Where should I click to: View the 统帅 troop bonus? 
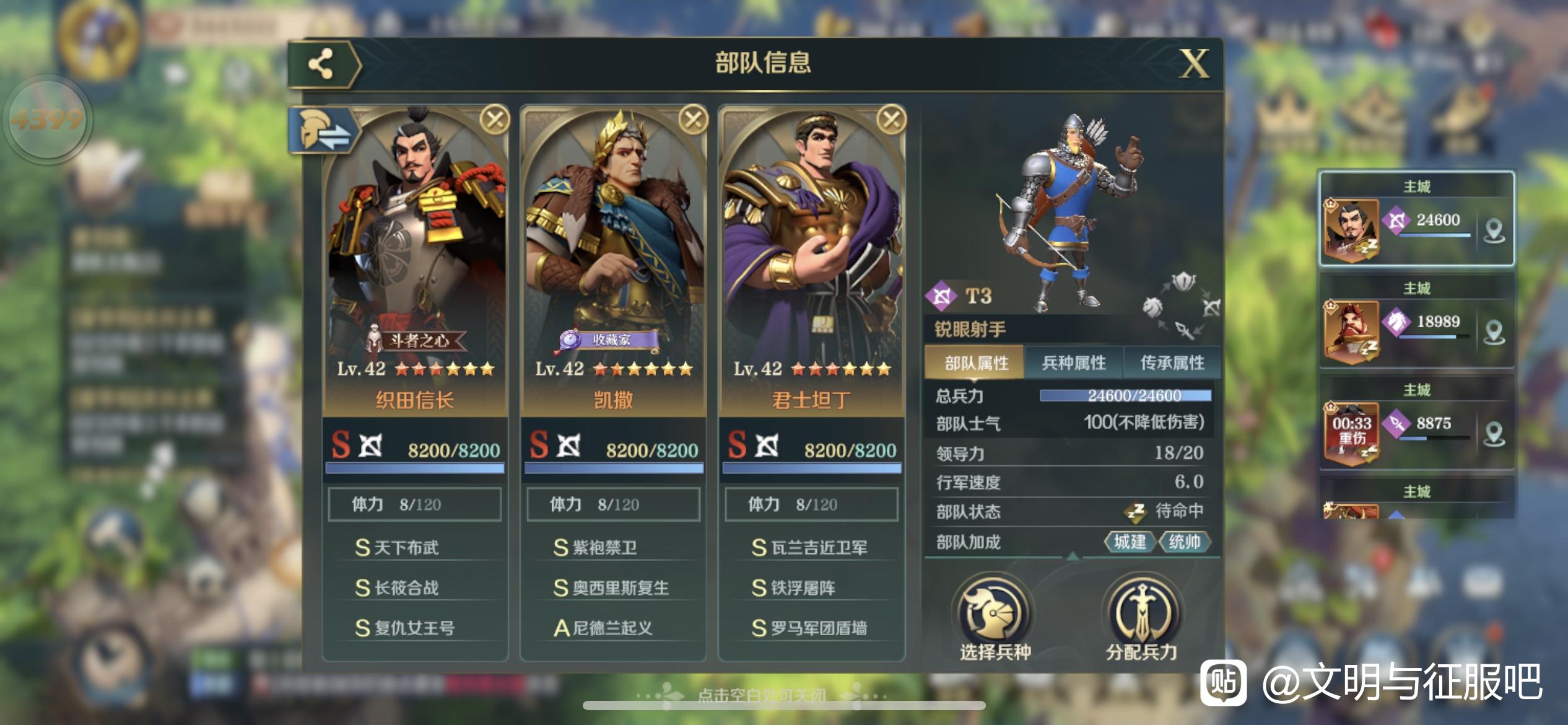(1184, 542)
